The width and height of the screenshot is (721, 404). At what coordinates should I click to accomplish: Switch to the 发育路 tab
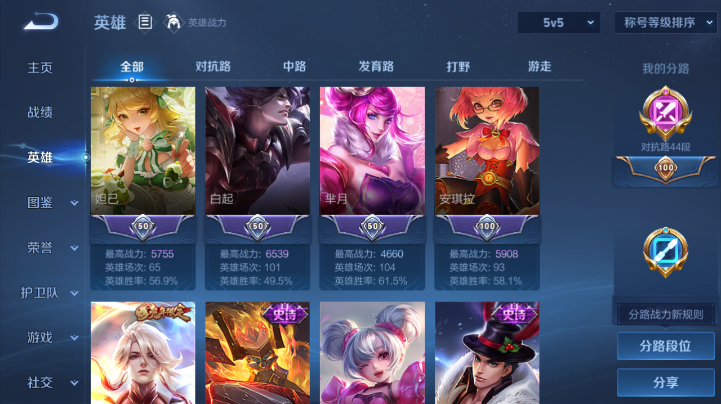click(376, 67)
